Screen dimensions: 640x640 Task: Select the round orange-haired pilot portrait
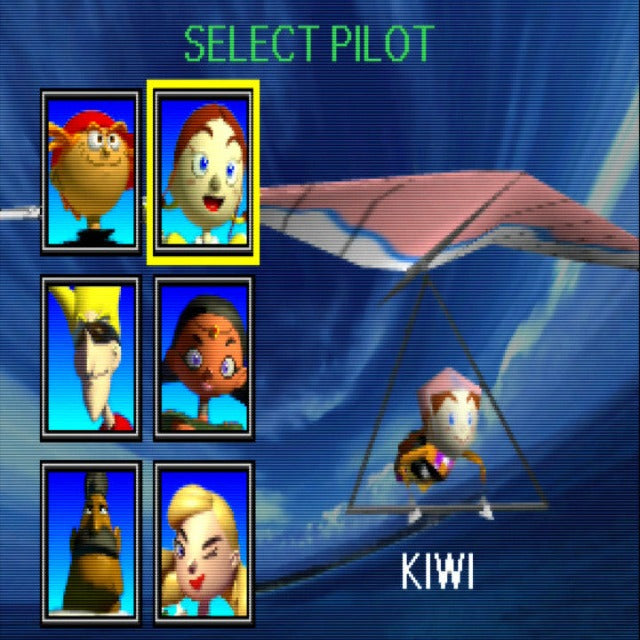point(90,172)
